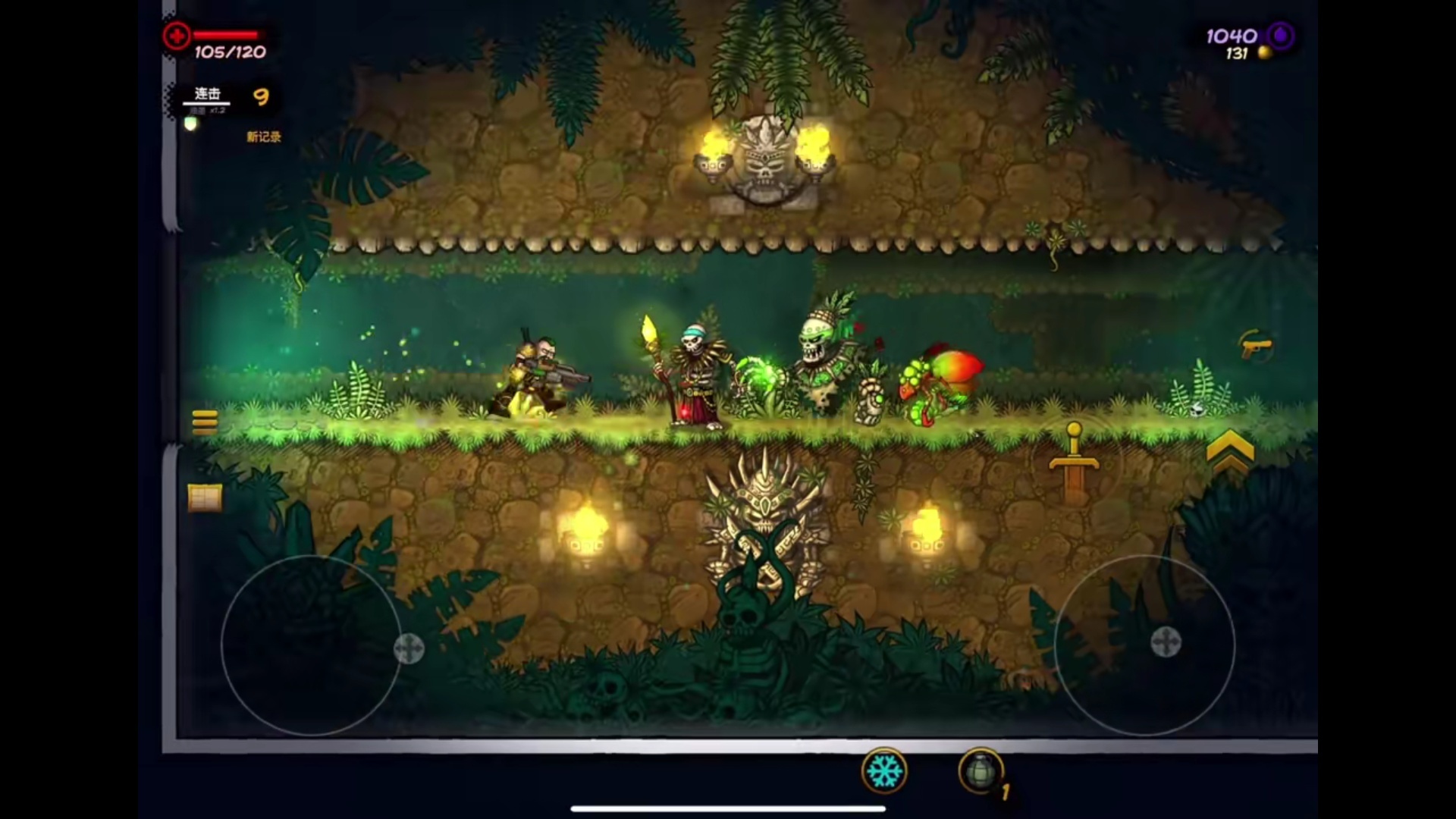Screen dimensions: 1456x819
Task: Tap the golden pistol weapon-swap icon
Action: (x=1255, y=347)
